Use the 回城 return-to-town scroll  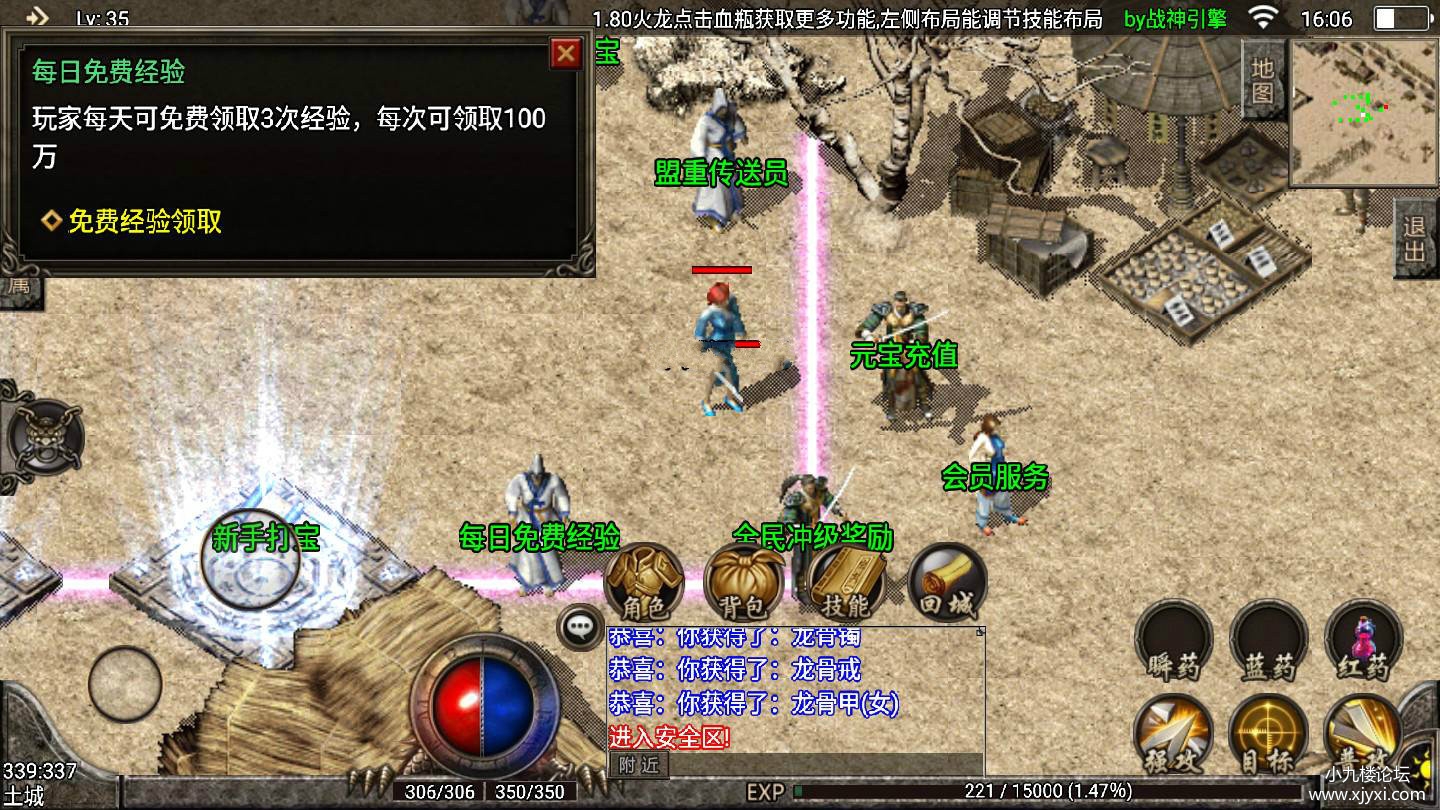click(946, 582)
